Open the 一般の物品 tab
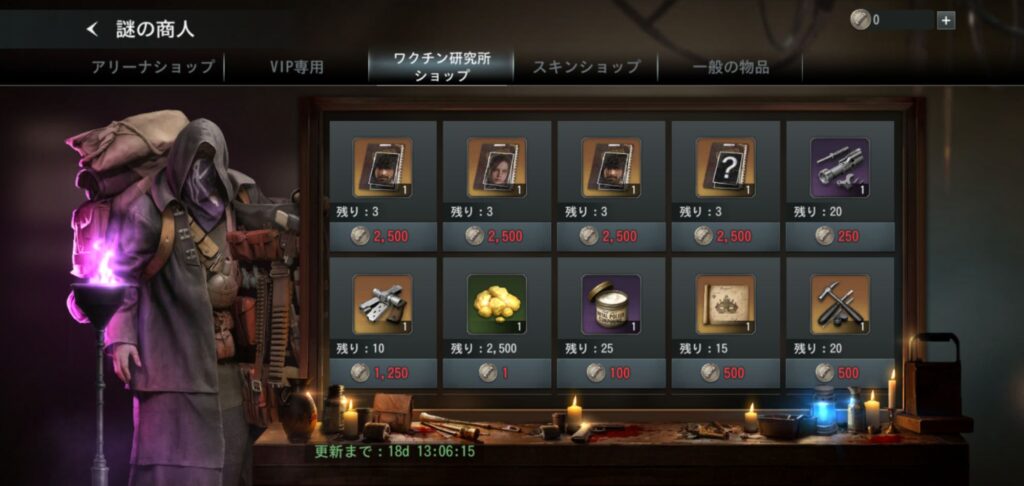This screenshot has width=1024, height=486. [x=731, y=67]
